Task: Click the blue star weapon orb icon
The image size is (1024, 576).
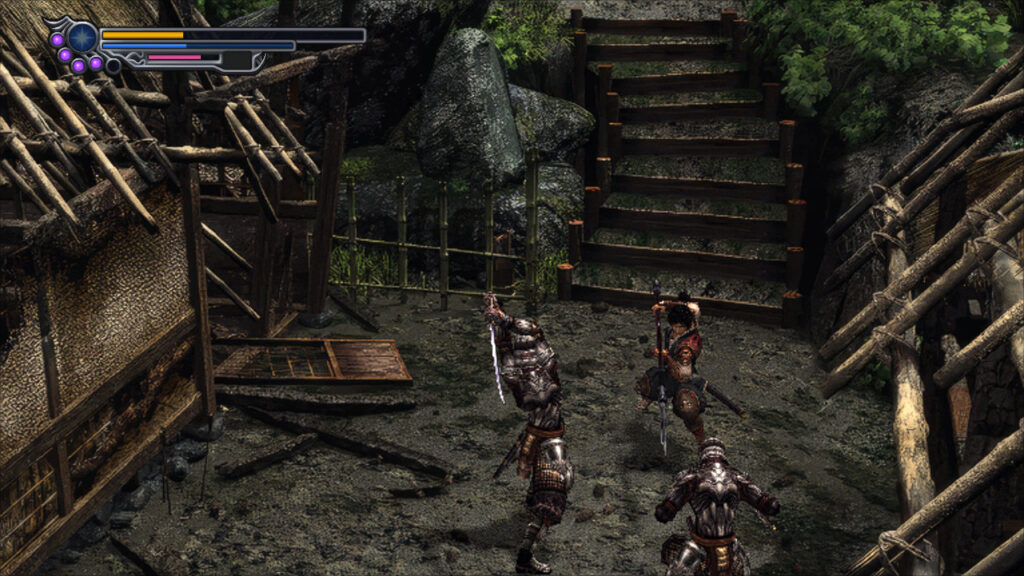Action: click(x=82, y=38)
